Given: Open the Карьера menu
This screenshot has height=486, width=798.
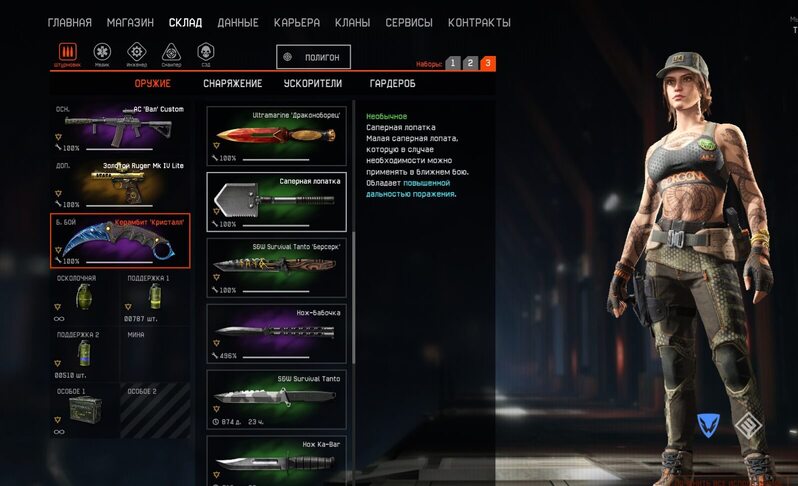Looking at the screenshot, I should coord(298,23).
